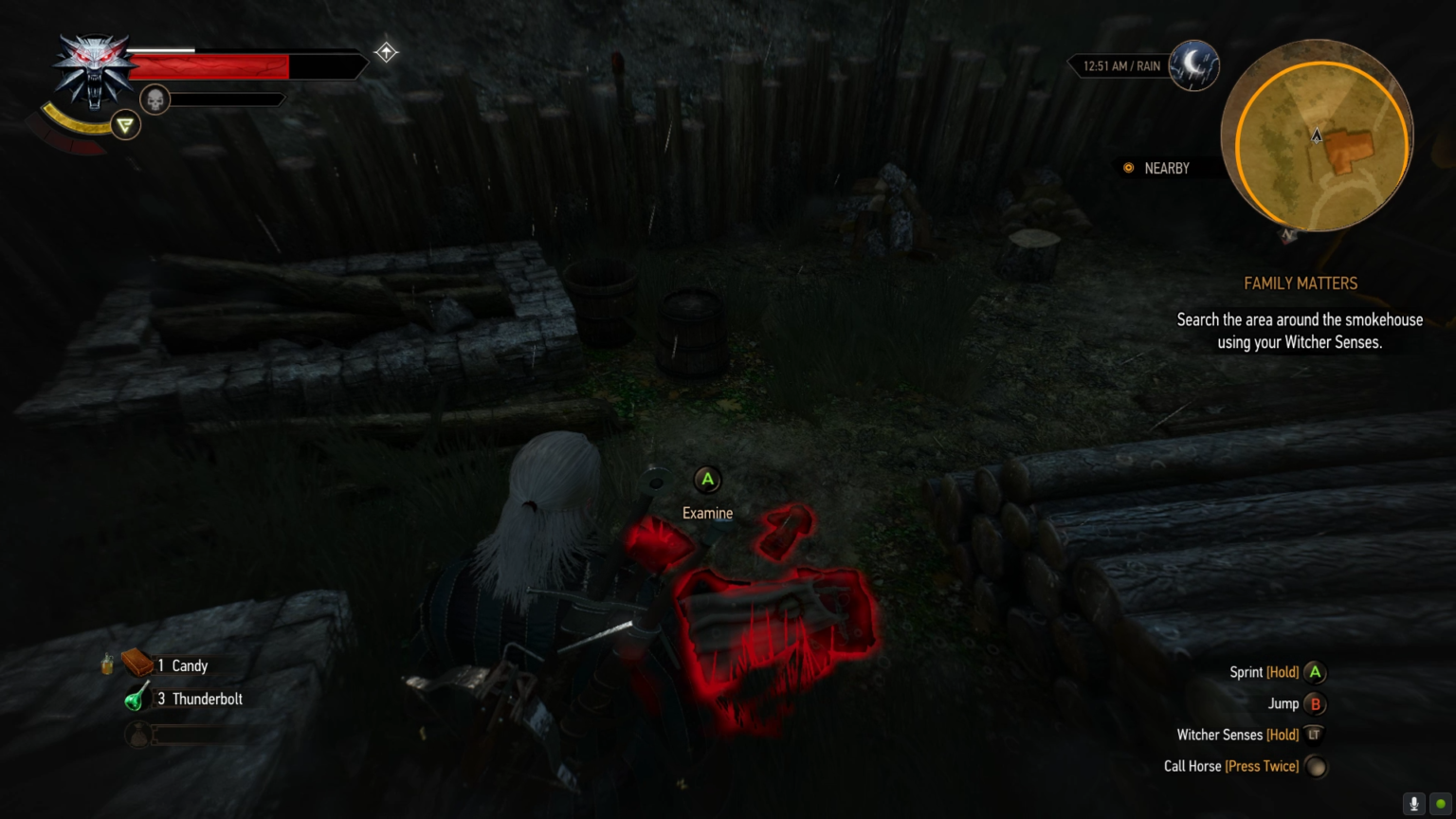This screenshot has height=819, width=1456.
Task: Select the Thunderbolt potion icon
Action: (135, 699)
